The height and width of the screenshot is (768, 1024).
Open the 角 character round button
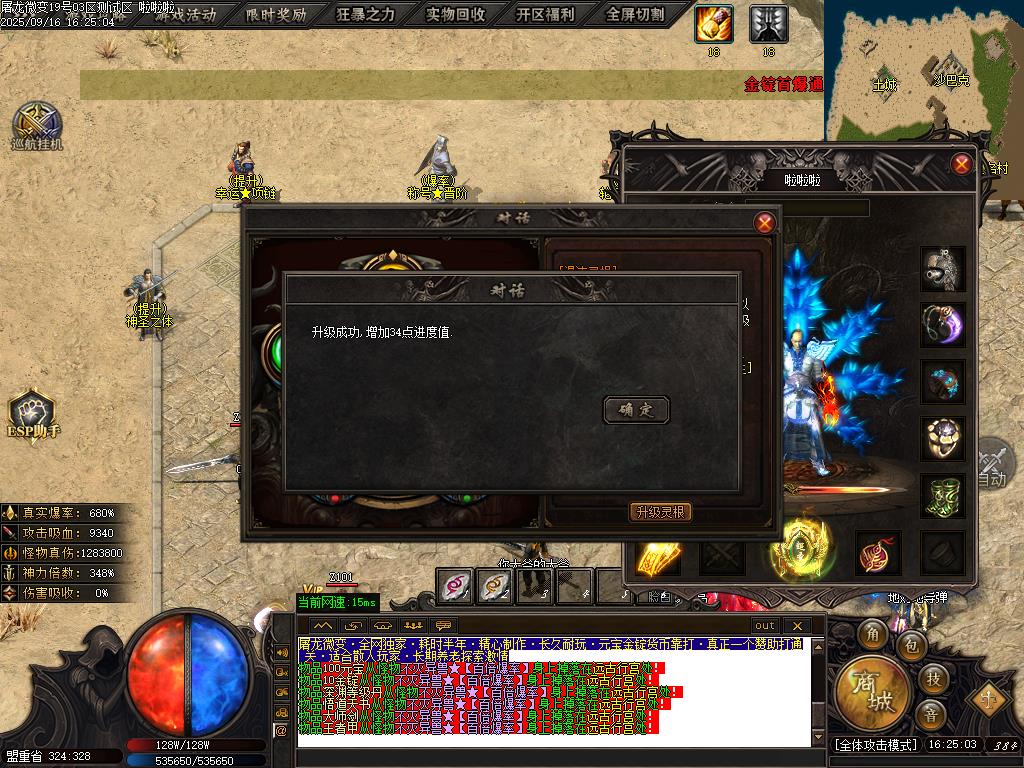pos(873,634)
